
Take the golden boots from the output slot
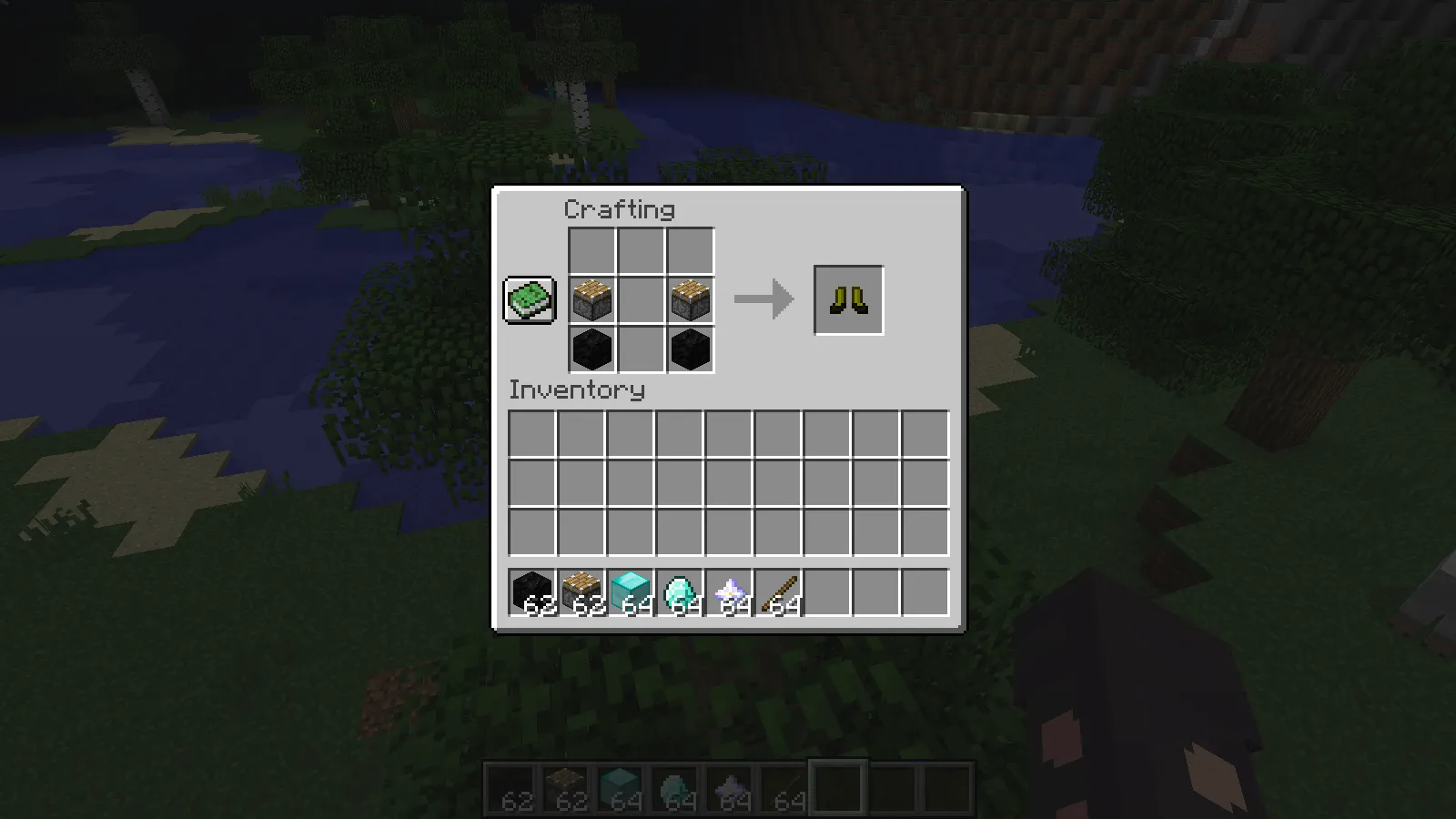pos(847,298)
